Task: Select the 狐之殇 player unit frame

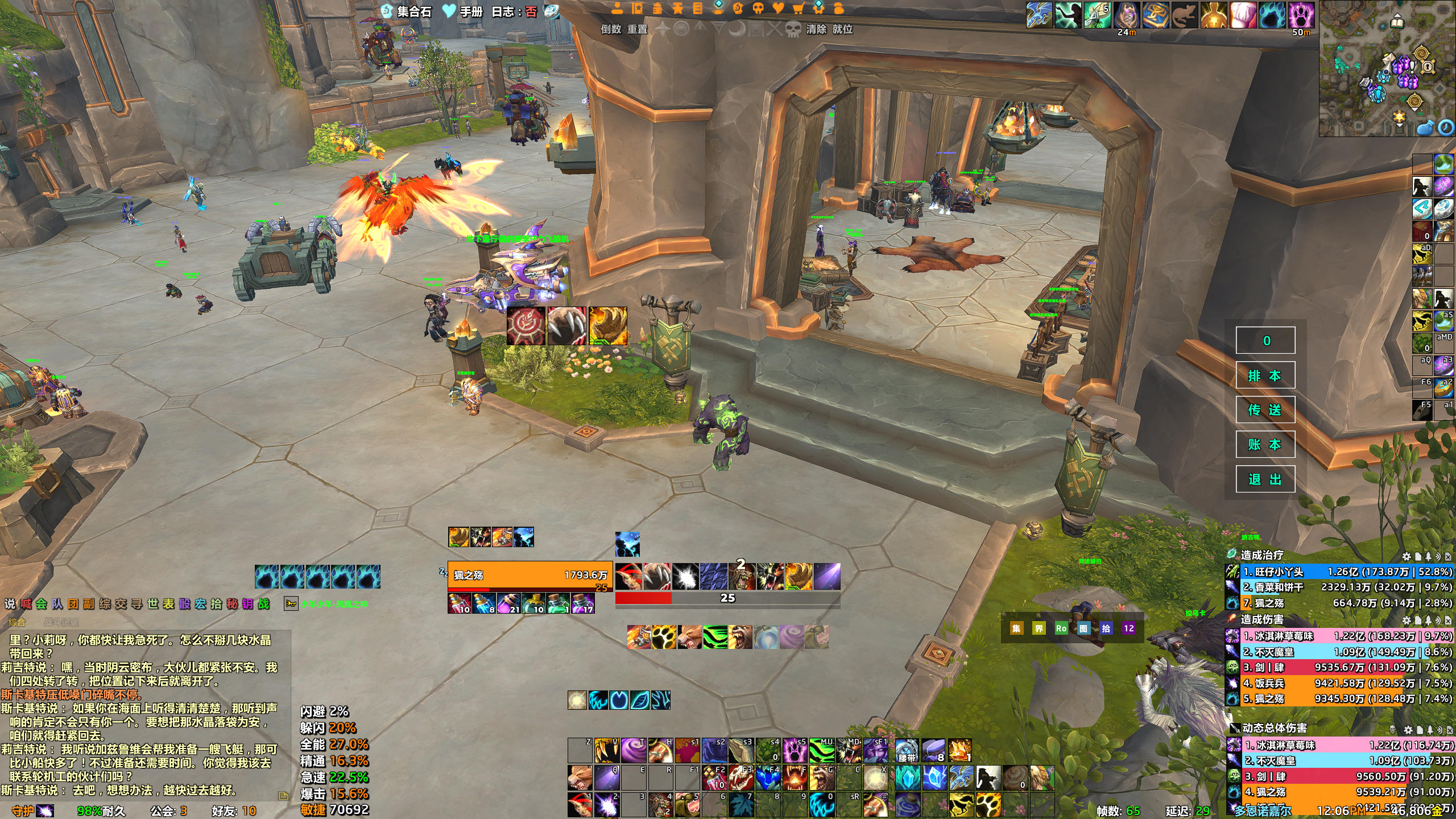Action: 529,575
